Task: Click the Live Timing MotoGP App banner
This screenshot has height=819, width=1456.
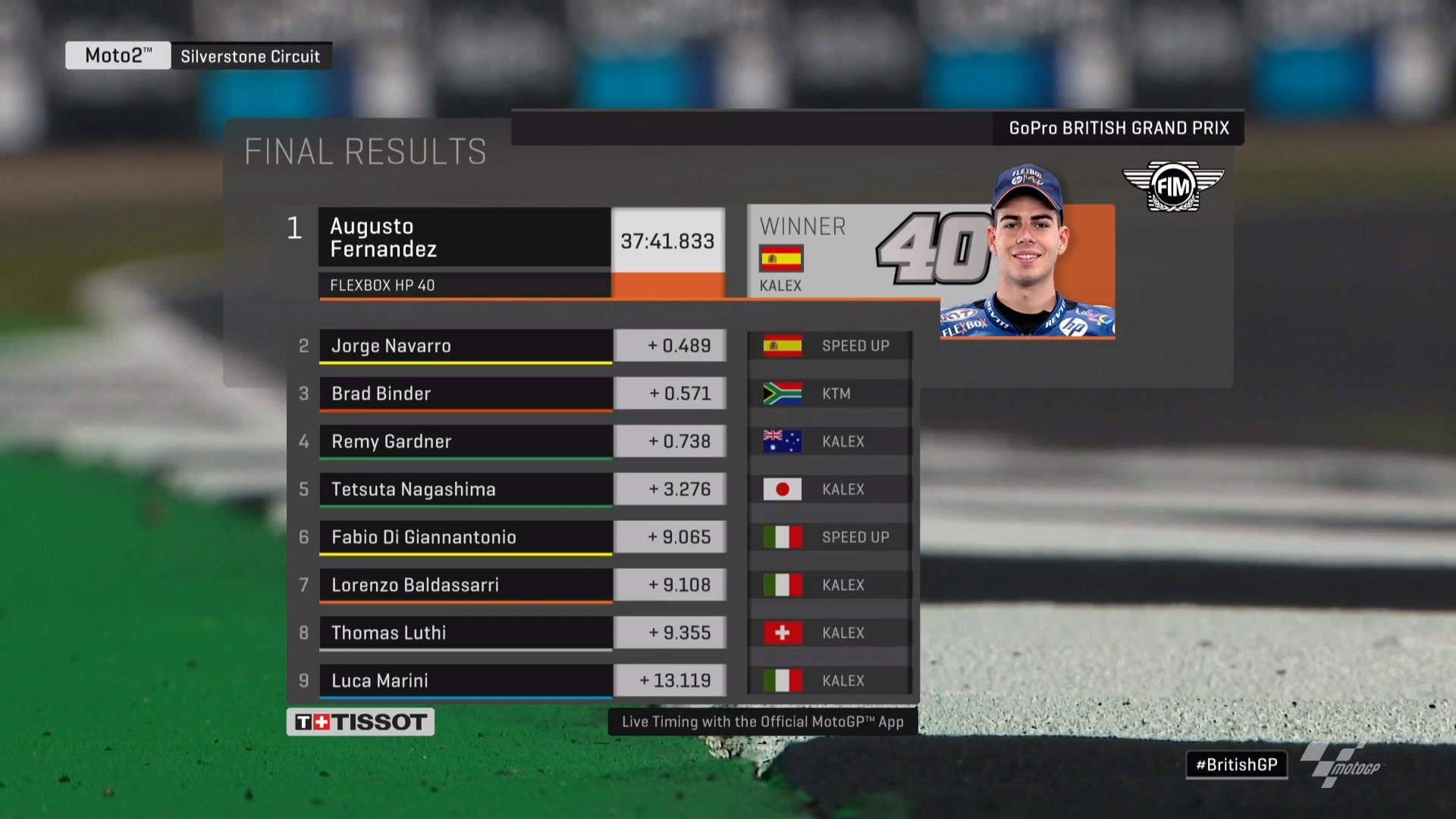Action: (762, 722)
